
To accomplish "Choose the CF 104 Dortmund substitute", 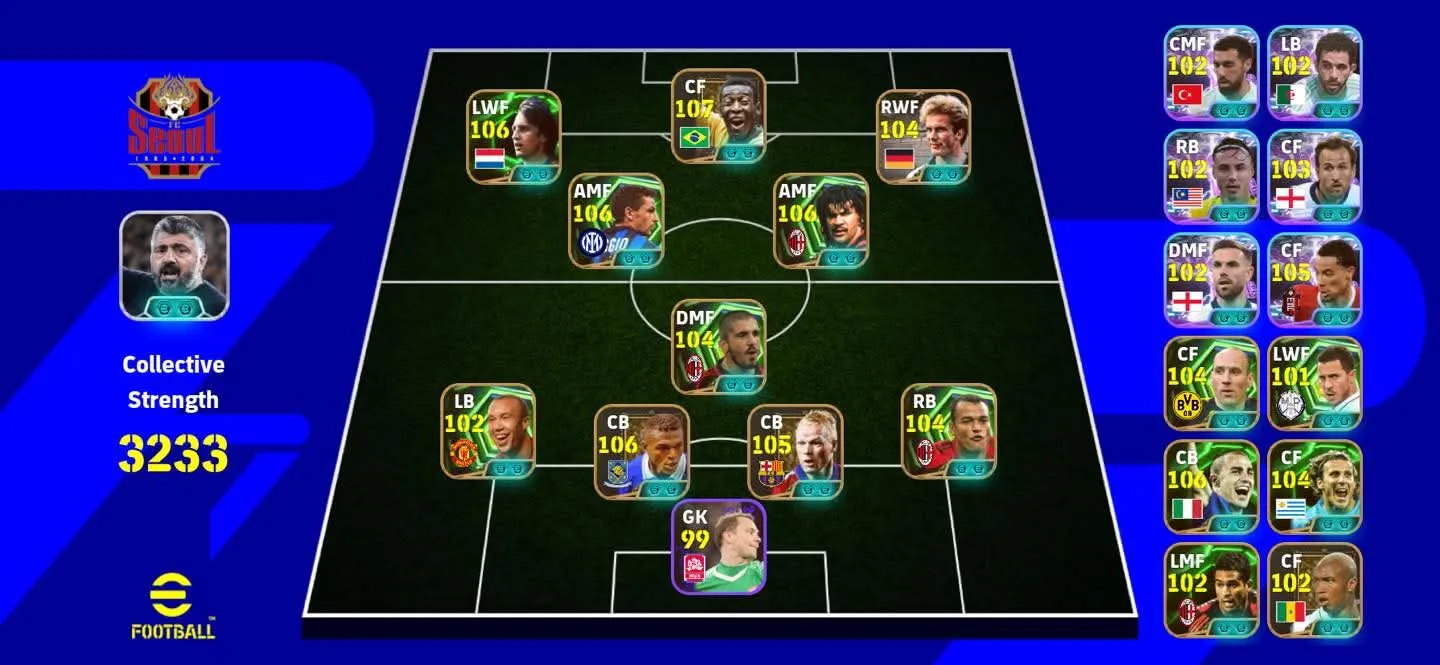I will click(x=1211, y=384).
